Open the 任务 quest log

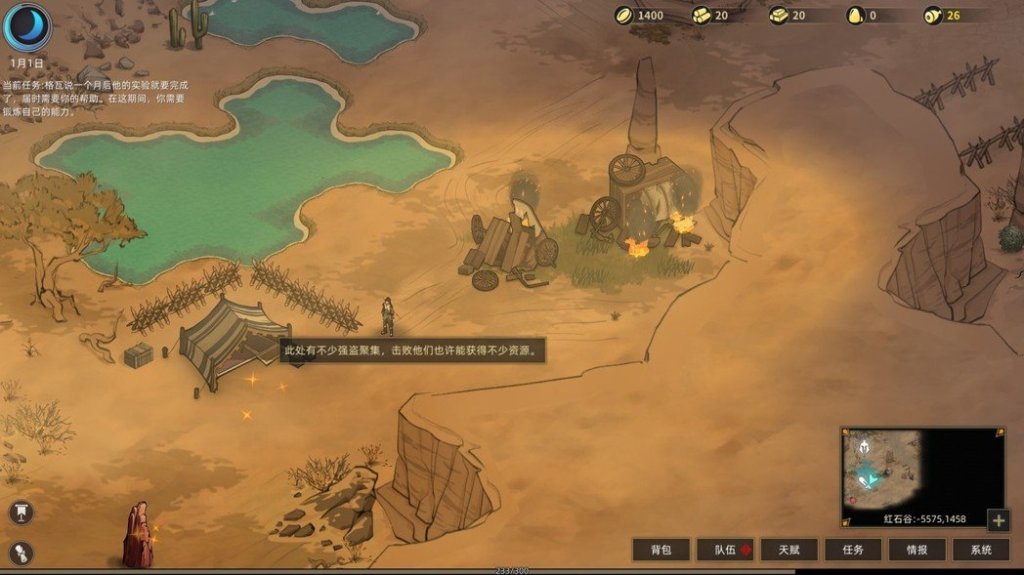click(x=853, y=549)
